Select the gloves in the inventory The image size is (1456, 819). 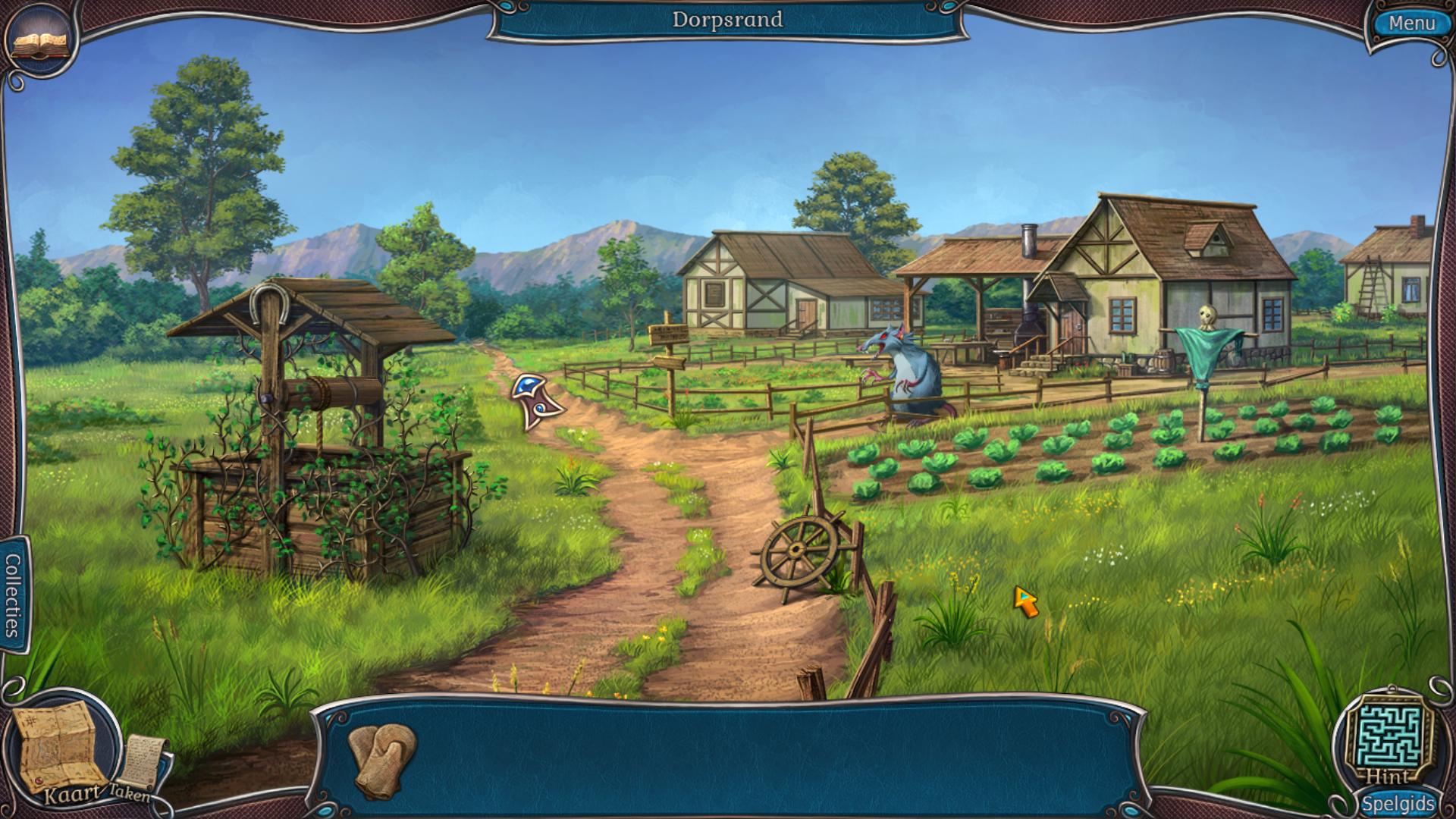(x=383, y=759)
